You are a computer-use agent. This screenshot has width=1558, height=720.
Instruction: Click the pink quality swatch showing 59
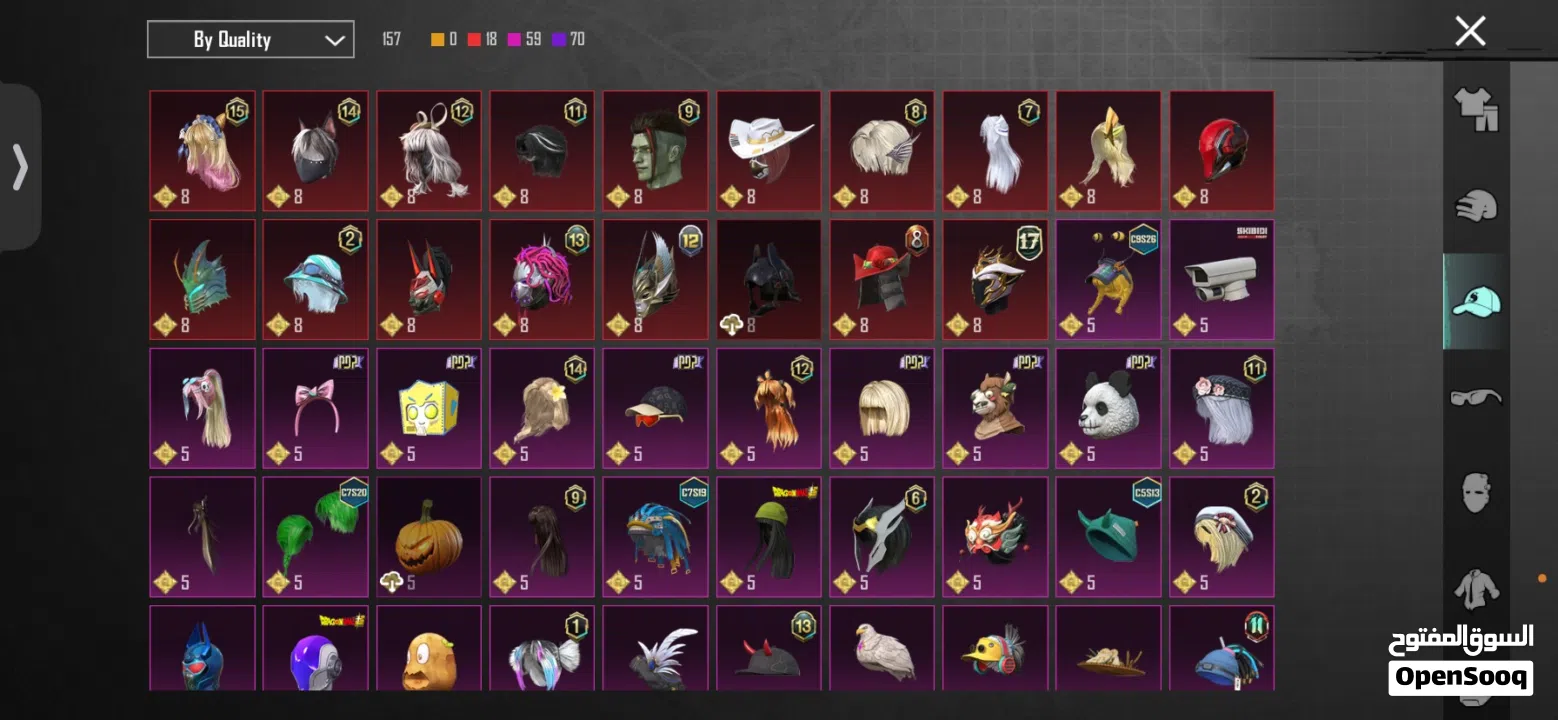point(513,39)
